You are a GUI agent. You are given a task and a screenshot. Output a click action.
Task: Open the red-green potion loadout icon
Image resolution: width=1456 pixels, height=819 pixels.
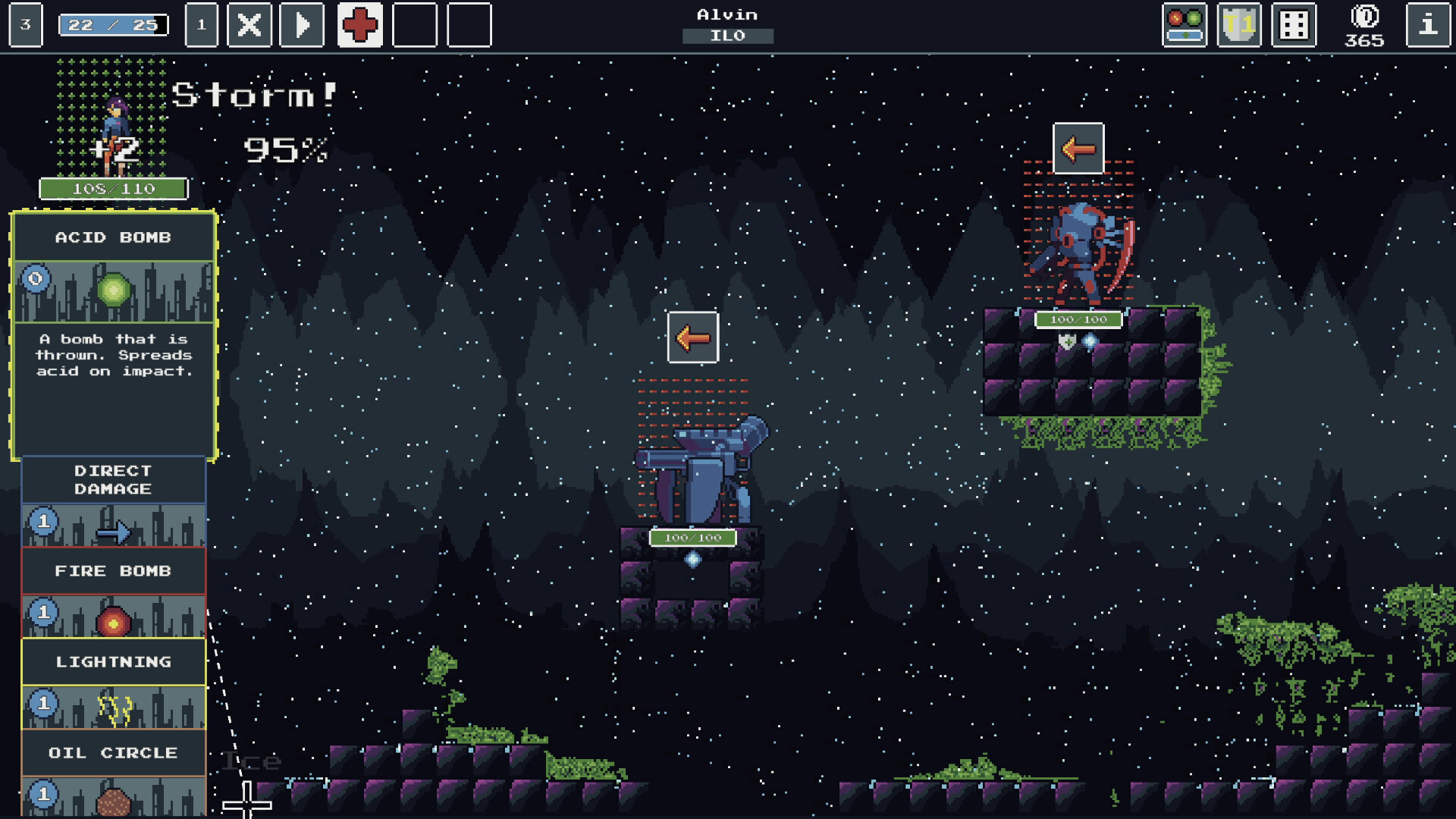(1185, 24)
